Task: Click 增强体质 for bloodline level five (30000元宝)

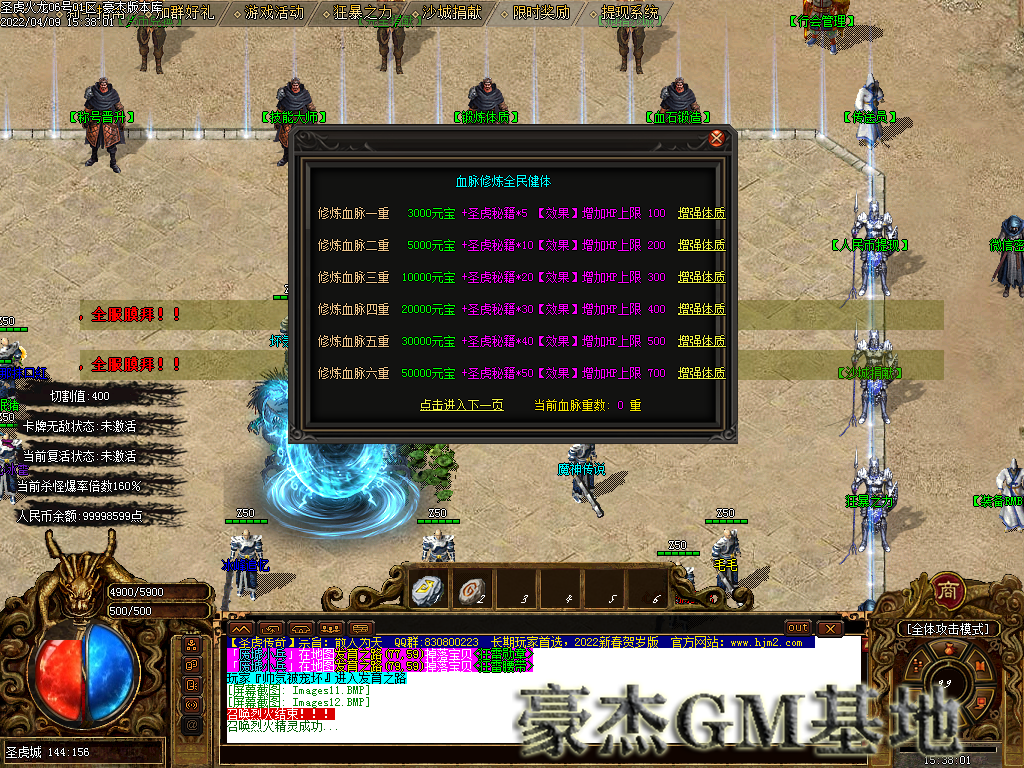Action: pyautogui.click(x=701, y=341)
